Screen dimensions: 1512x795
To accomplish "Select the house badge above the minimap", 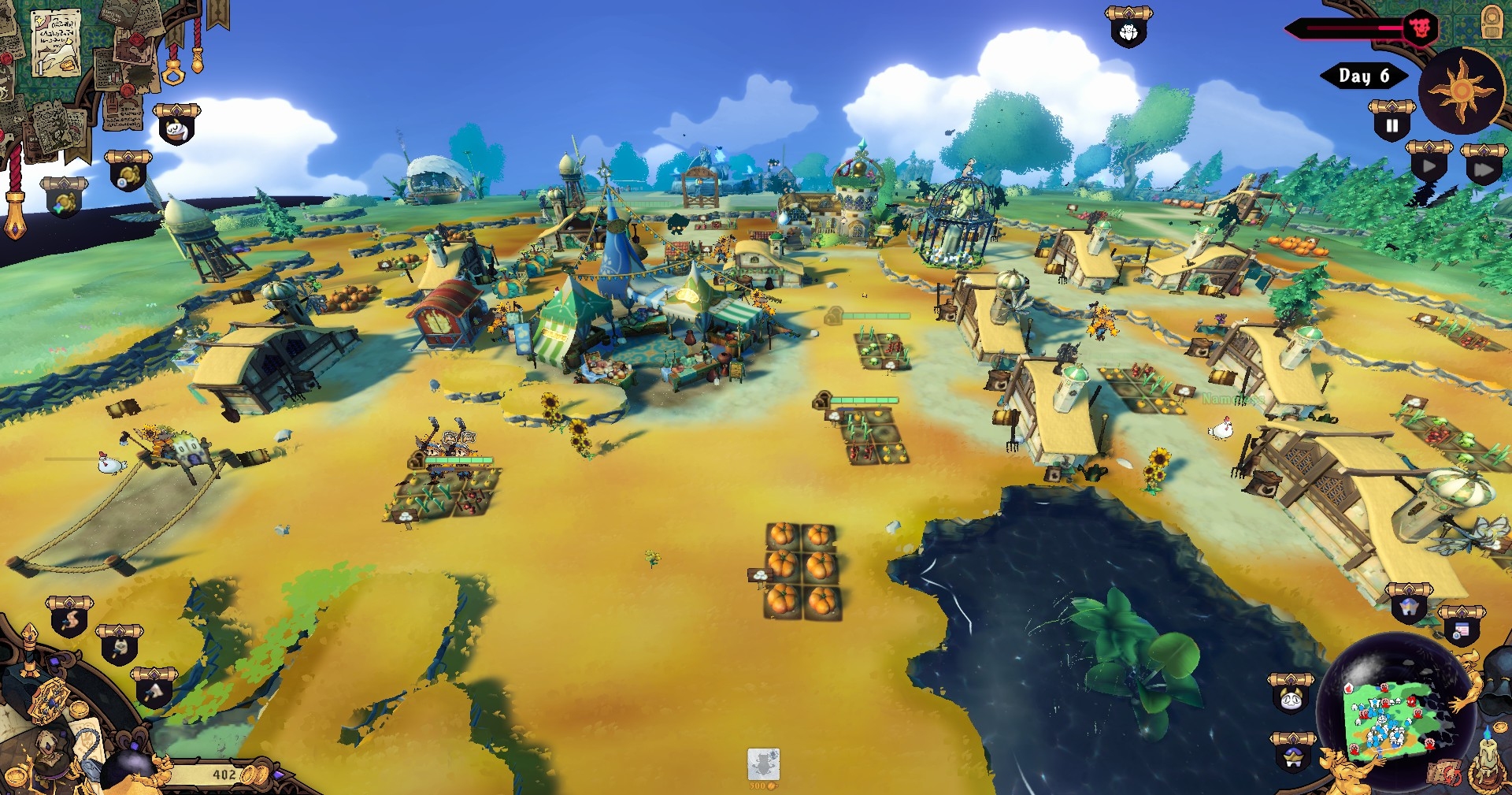I will click(1408, 607).
